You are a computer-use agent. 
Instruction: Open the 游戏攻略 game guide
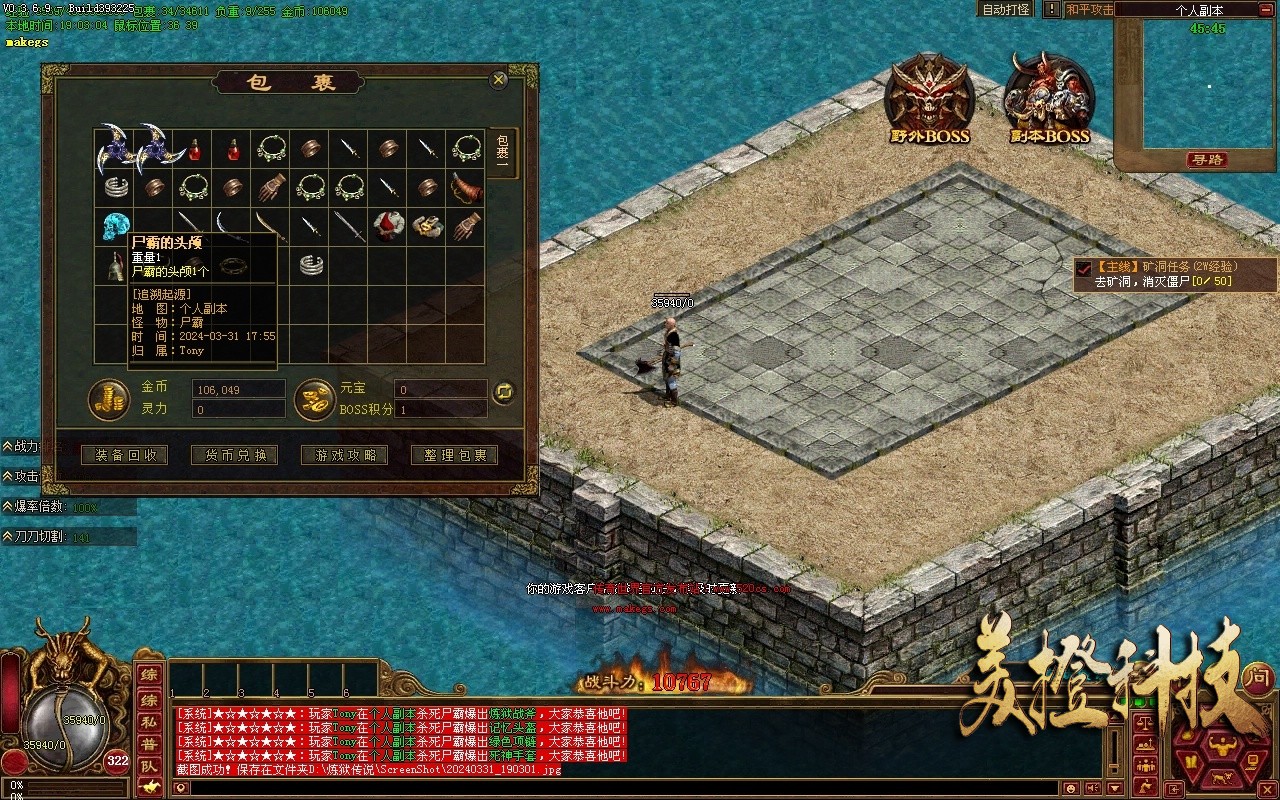coord(345,455)
